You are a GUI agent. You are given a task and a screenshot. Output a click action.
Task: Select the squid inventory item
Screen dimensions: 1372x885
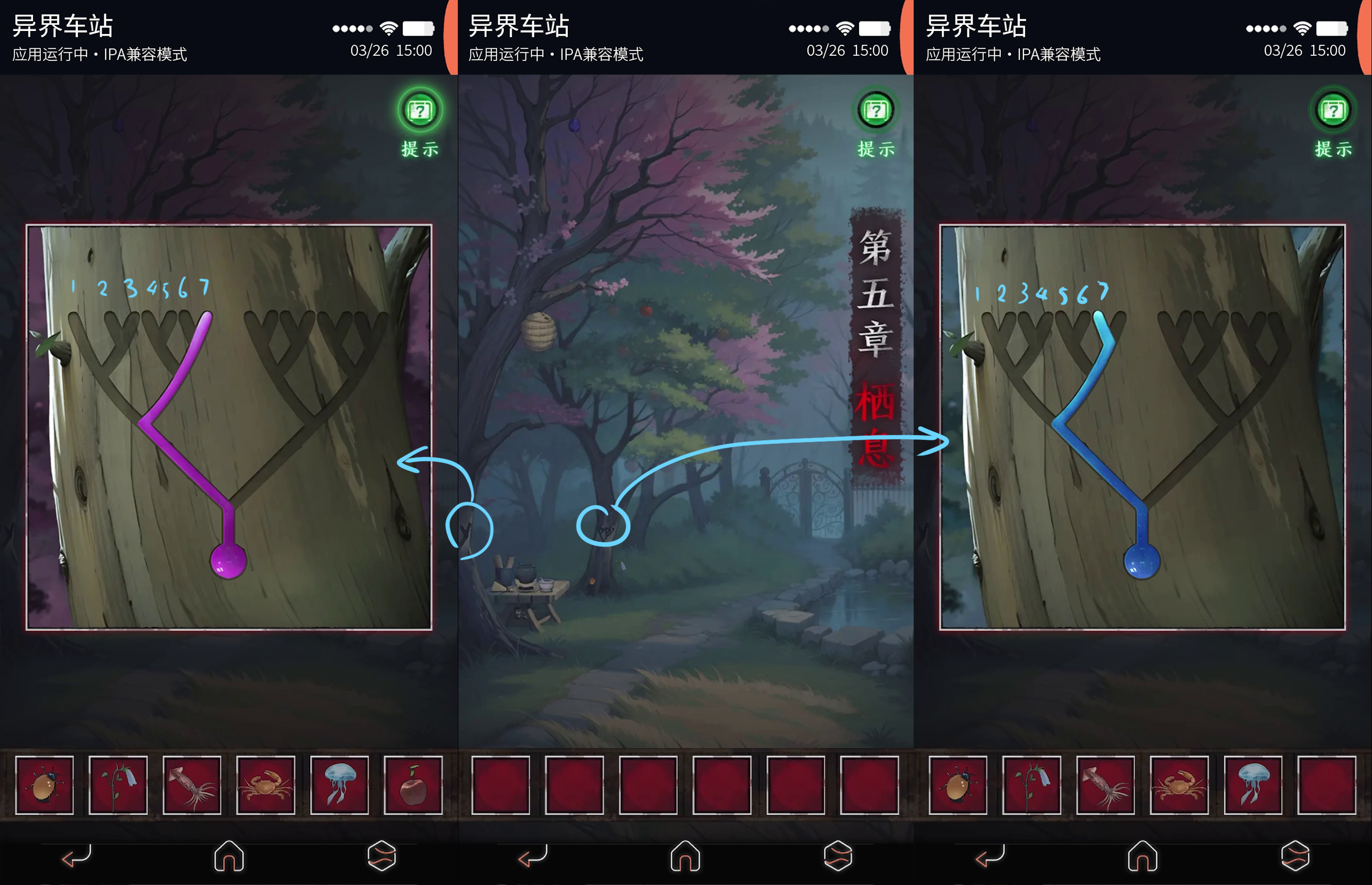coord(193,785)
